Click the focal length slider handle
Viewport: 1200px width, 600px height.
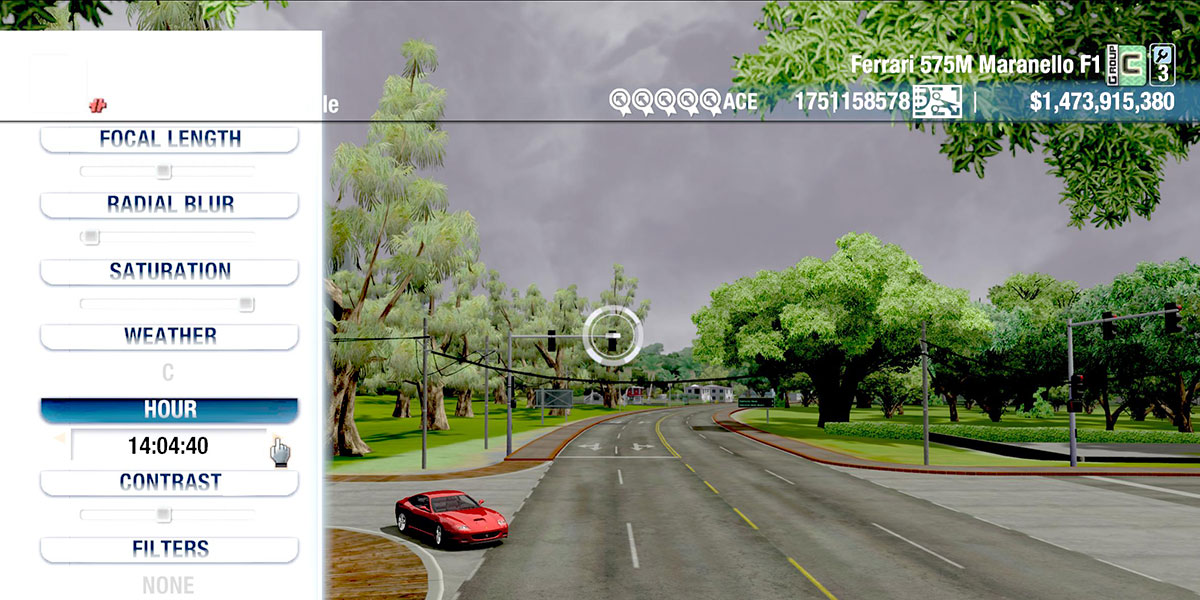point(164,171)
